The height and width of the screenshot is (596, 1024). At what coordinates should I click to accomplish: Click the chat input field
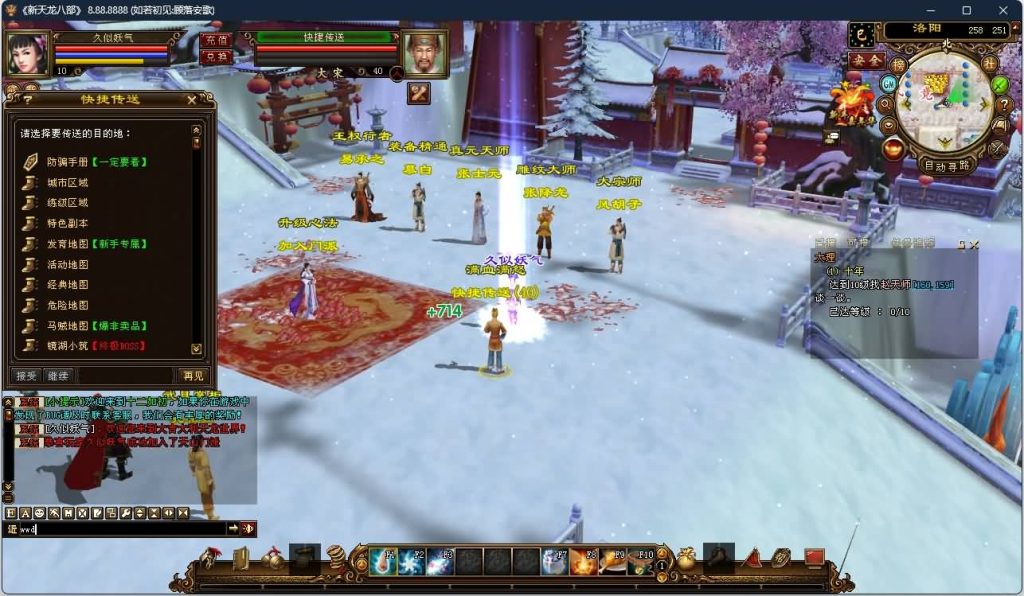[120, 528]
